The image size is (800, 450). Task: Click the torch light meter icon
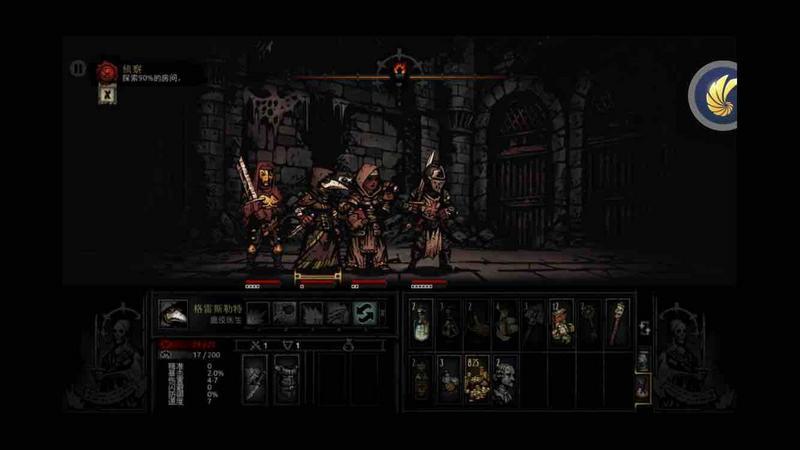coord(400,67)
